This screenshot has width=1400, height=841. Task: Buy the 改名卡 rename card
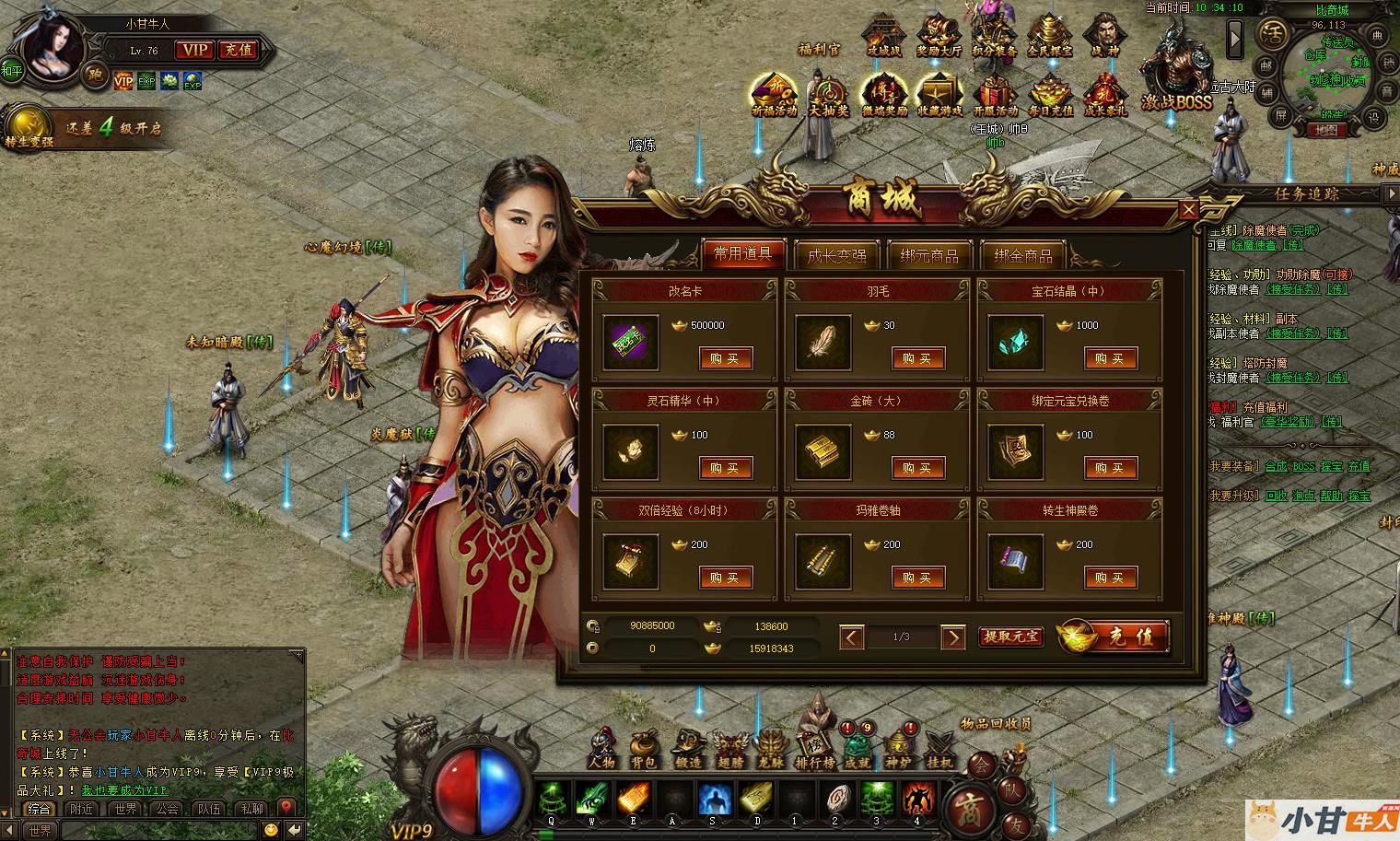pos(725,358)
